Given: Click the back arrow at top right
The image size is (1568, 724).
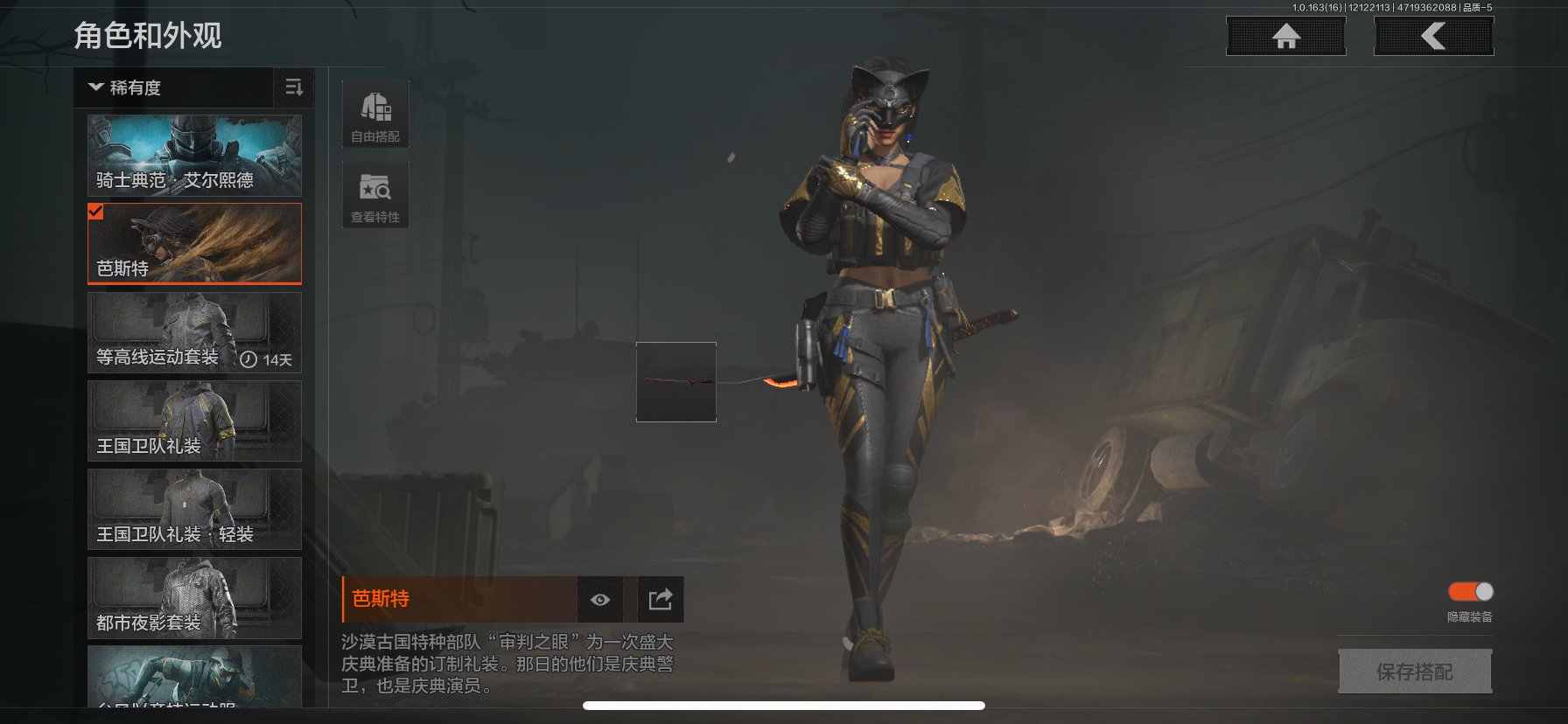Looking at the screenshot, I should coord(1433,36).
